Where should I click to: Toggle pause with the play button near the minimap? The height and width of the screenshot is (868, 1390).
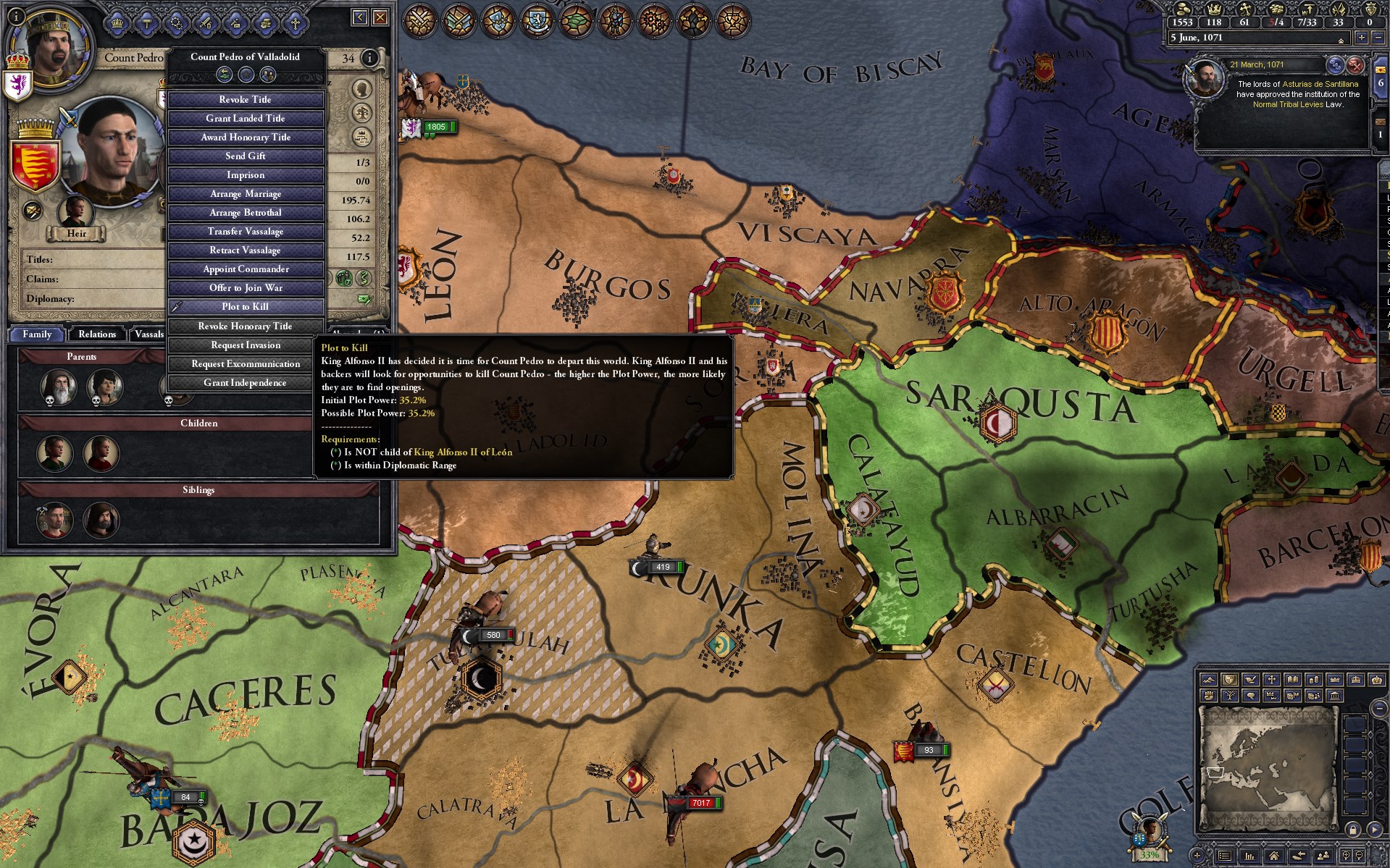(1375, 830)
